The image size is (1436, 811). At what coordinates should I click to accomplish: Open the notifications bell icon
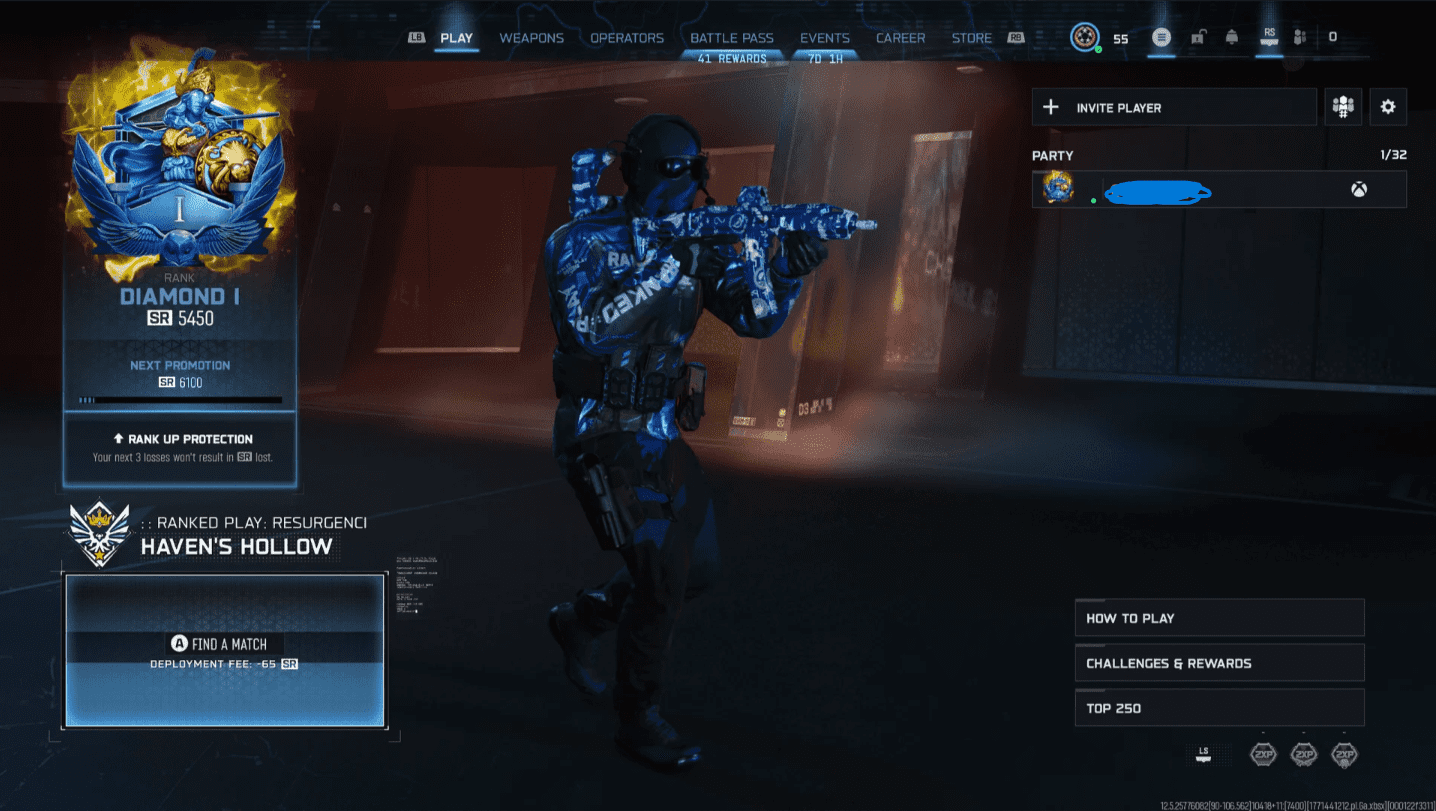coord(1231,37)
